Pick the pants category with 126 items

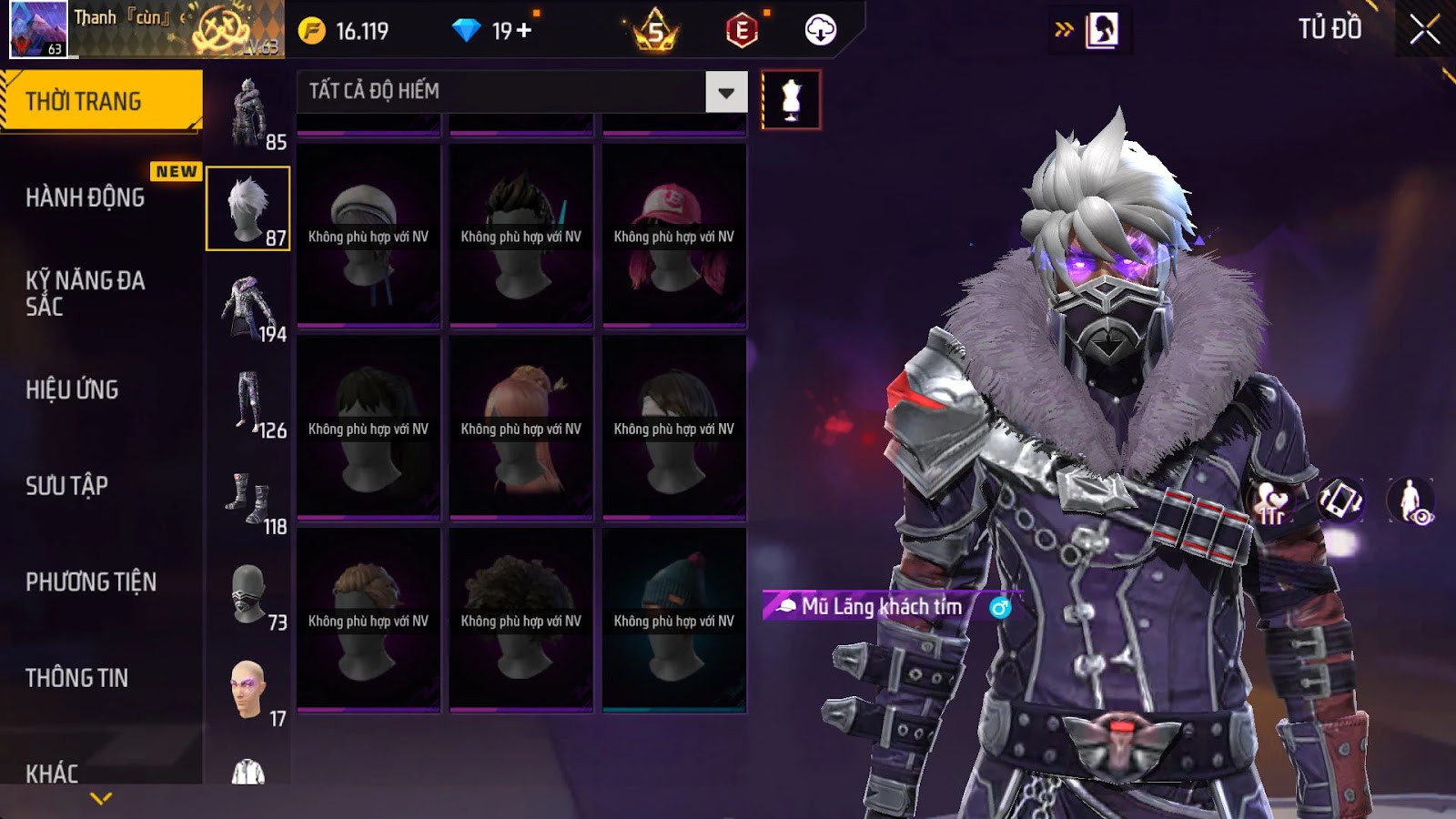248,401
